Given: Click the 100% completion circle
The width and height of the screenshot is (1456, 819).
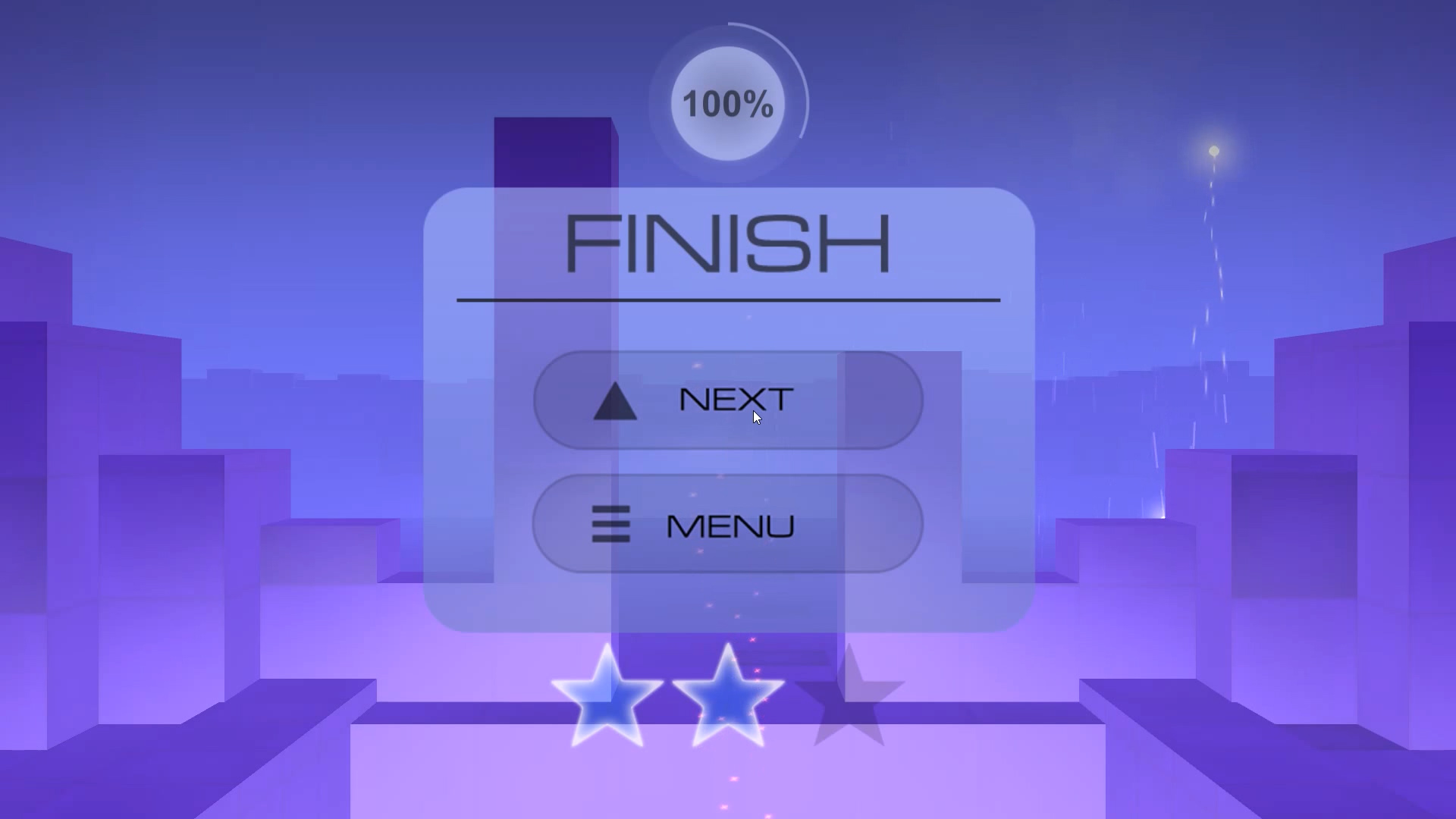Looking at the screenshot, I should (726, 104).
